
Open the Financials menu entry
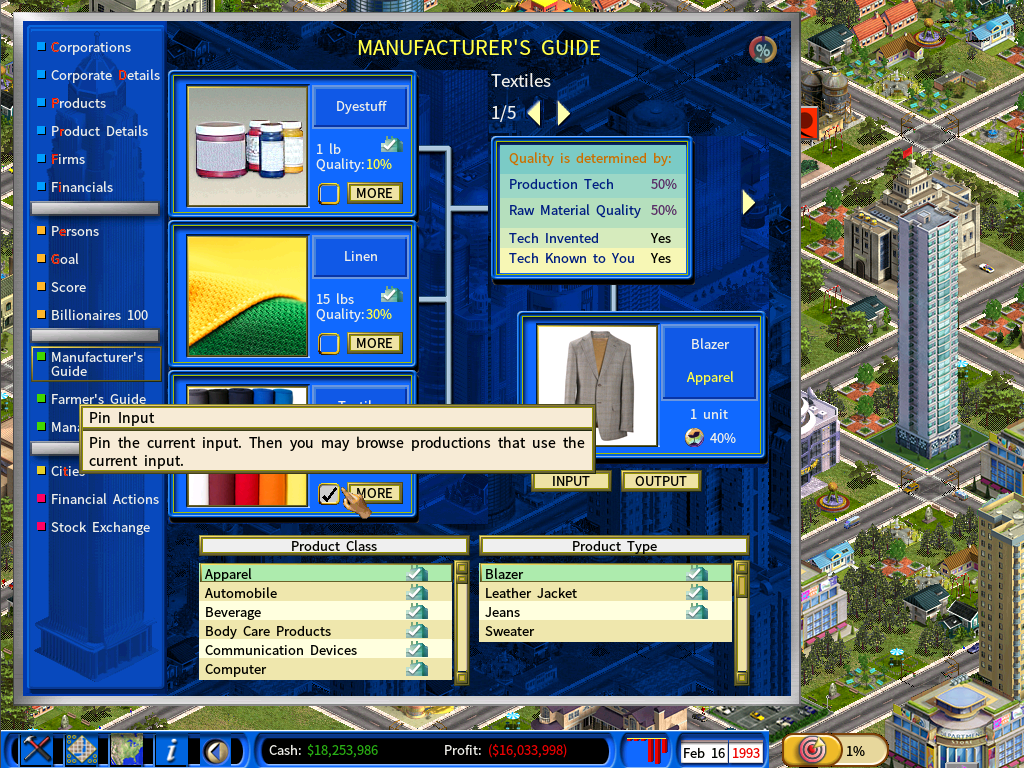[82, 187]
